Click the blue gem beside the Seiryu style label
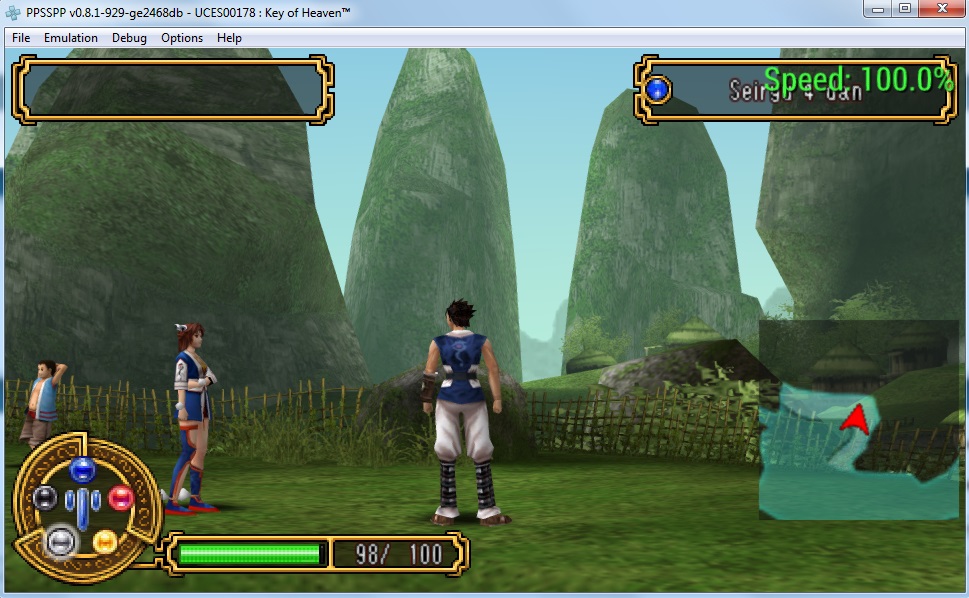969x598 pixels. click(x=657, y=90)
